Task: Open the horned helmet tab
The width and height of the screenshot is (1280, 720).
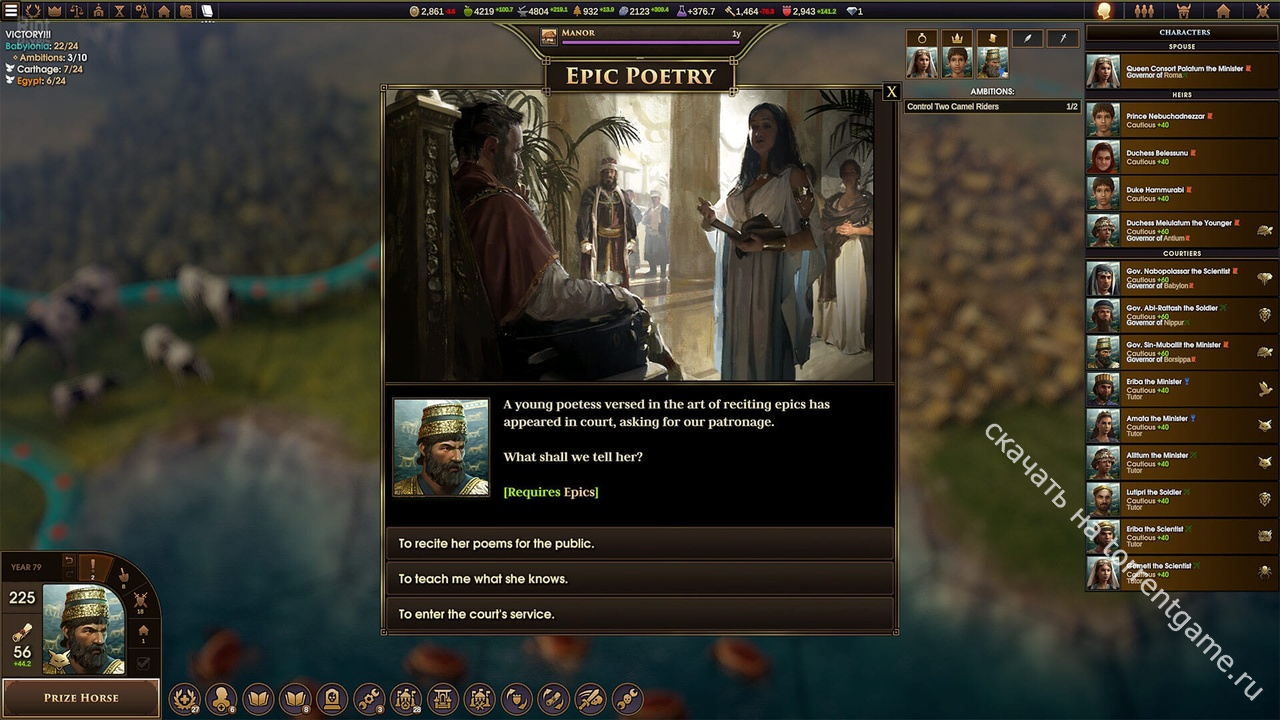Action: tap(1184, 11)
